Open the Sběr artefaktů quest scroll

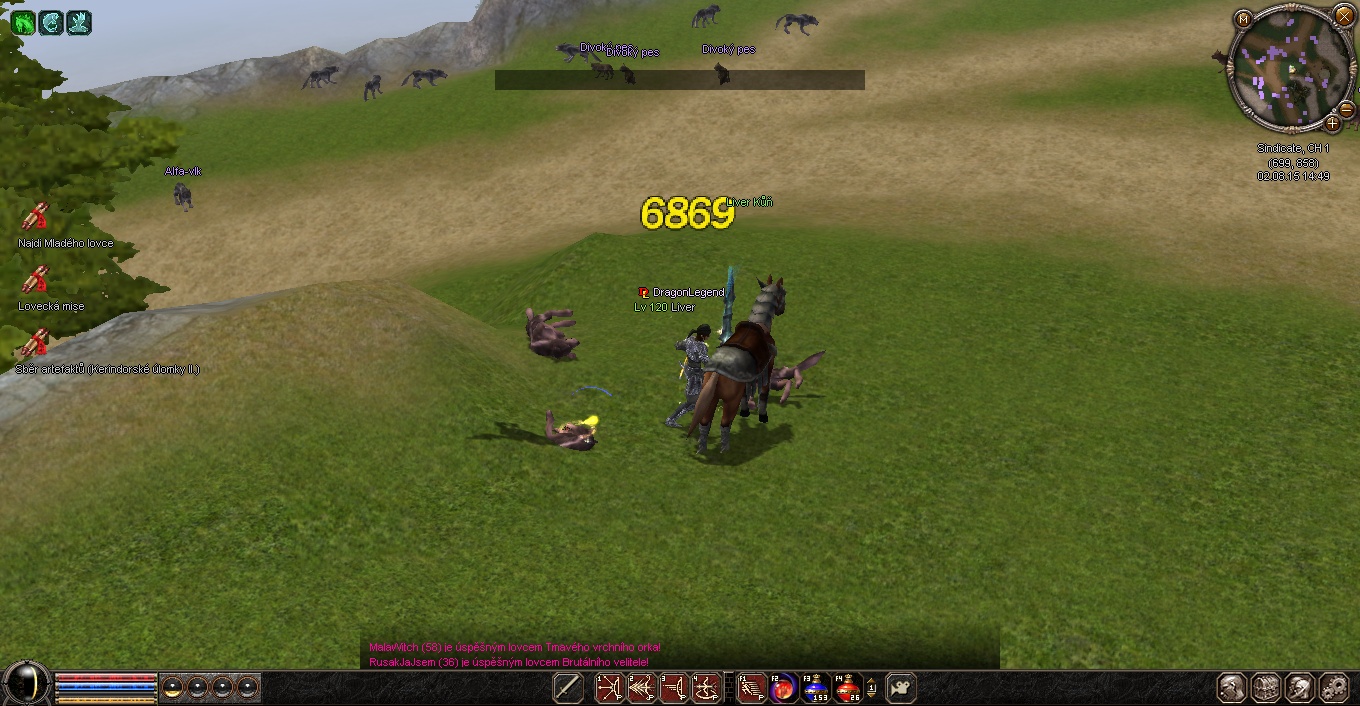coord(36,343)
